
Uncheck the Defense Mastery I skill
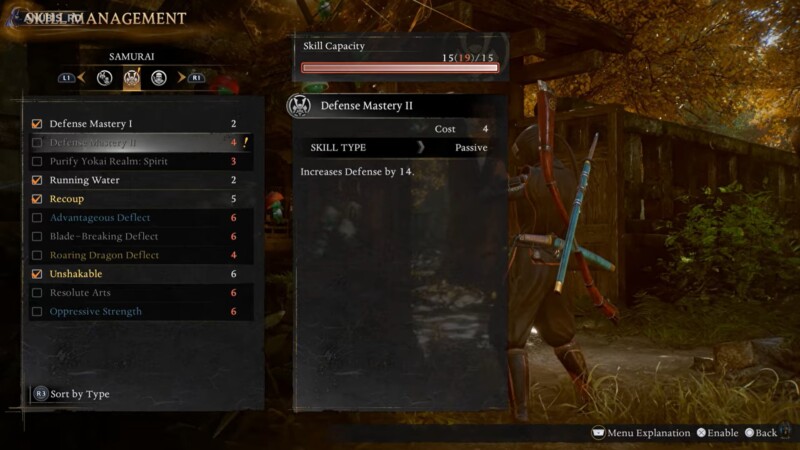pos(37,124)
